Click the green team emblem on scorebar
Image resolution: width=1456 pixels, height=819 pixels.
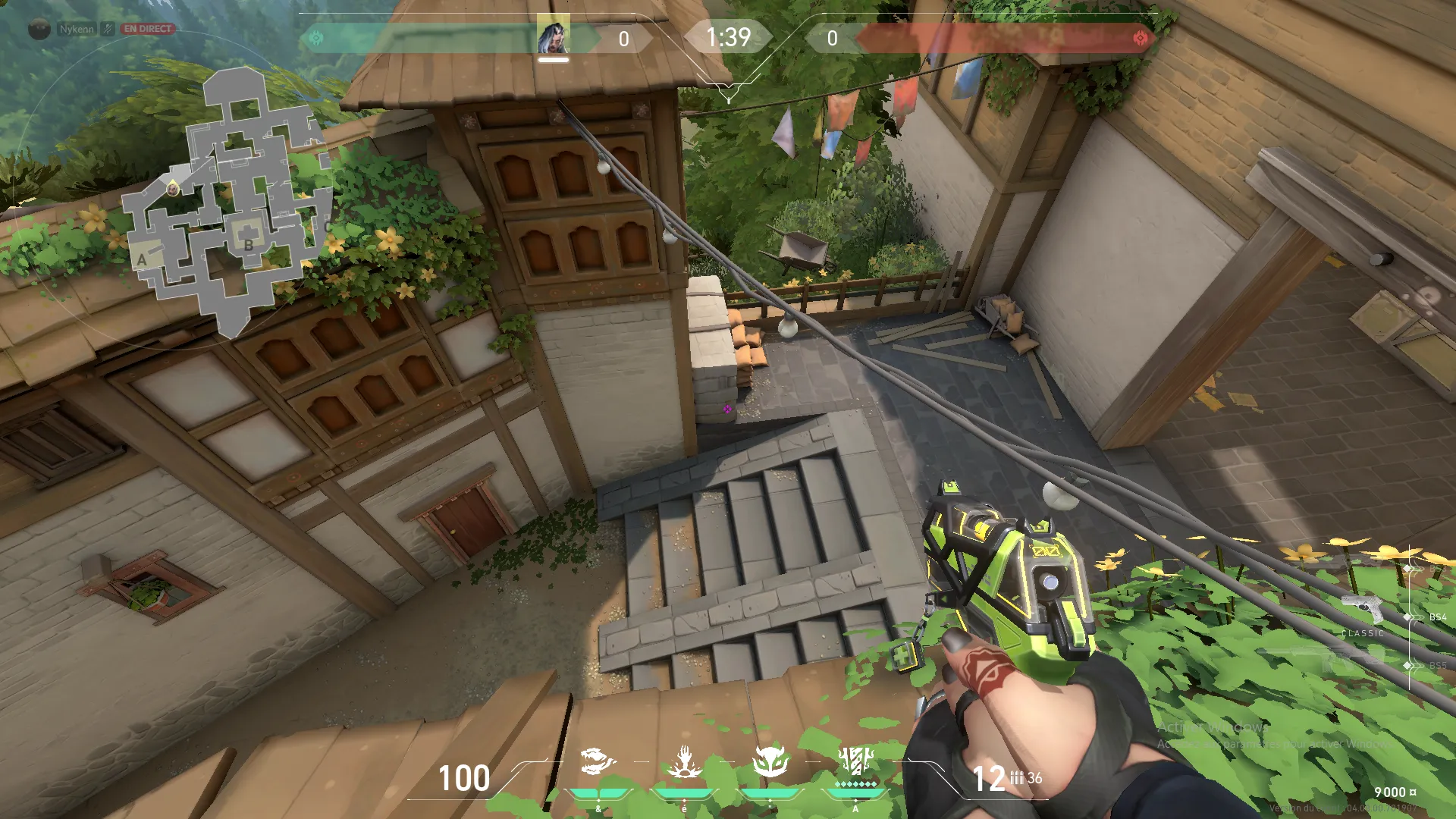(x=316, y=38)
